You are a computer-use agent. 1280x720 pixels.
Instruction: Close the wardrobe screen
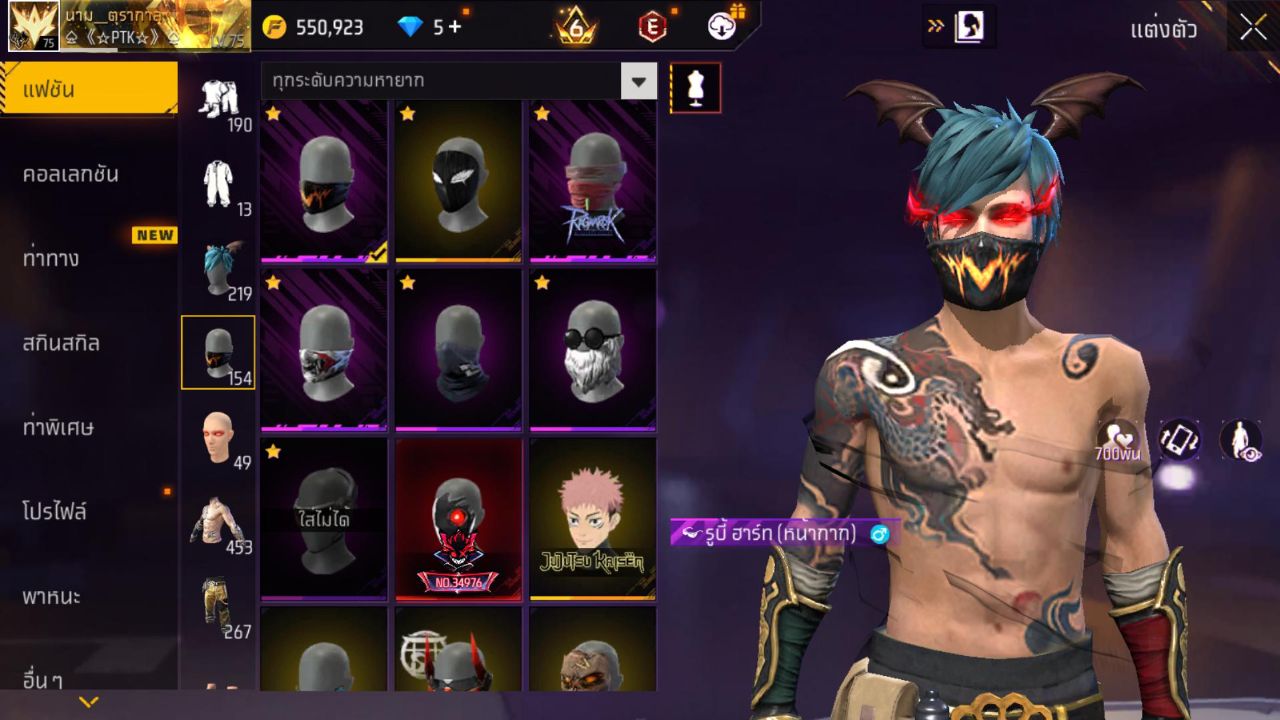(x=1253, y=27)
